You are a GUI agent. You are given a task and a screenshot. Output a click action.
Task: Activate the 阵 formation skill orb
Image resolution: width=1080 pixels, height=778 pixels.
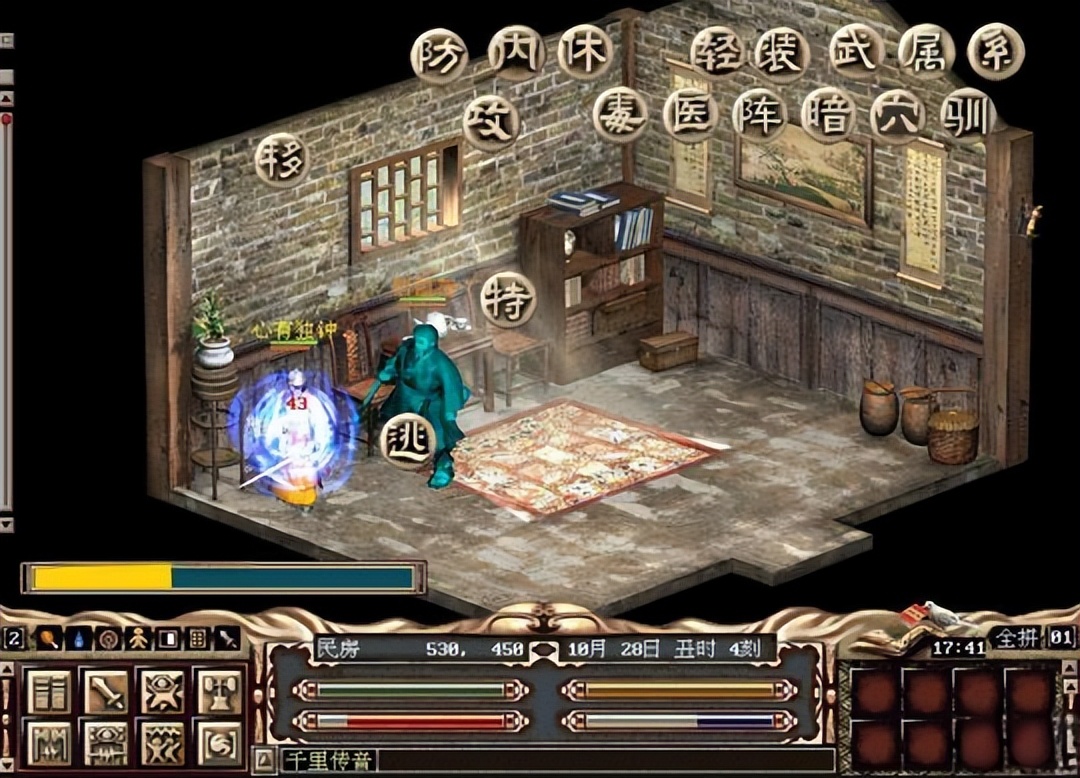click(759, 115)
